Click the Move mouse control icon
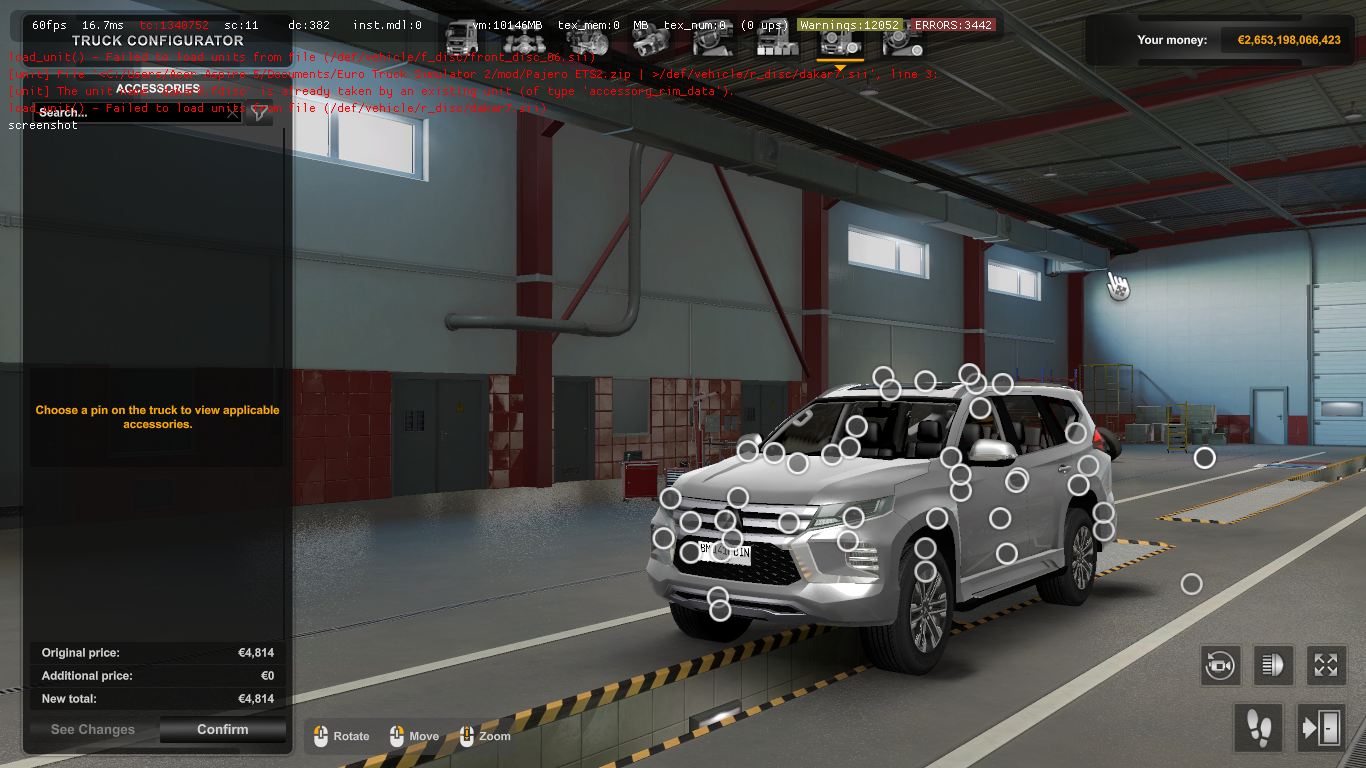 (397, 736)
